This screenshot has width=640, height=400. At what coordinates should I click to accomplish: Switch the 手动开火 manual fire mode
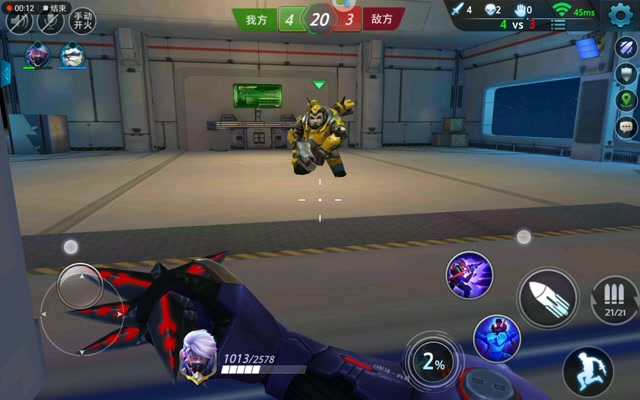point(83,21)
